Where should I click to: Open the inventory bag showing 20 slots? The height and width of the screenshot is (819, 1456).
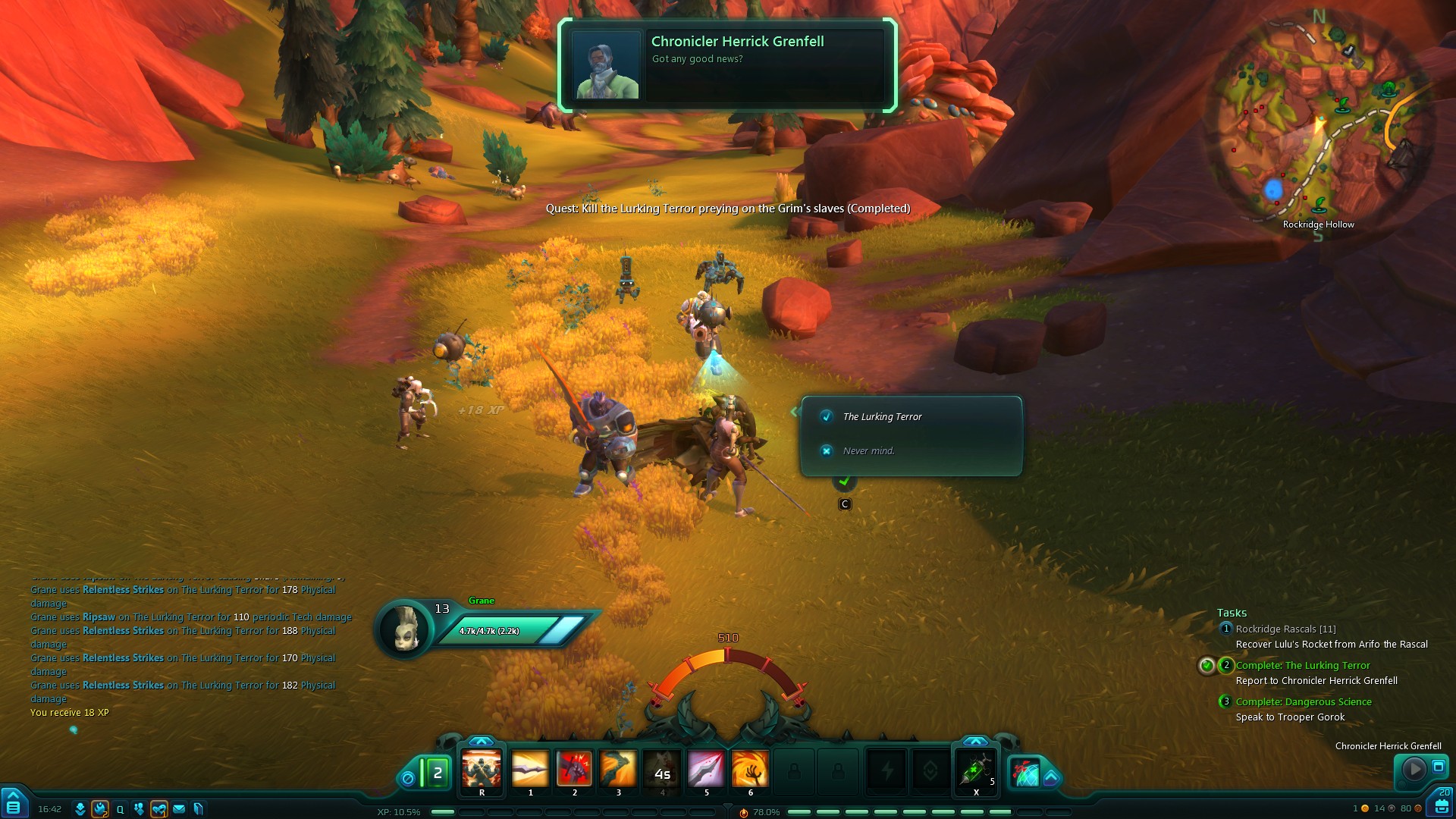click(1442, 804)
